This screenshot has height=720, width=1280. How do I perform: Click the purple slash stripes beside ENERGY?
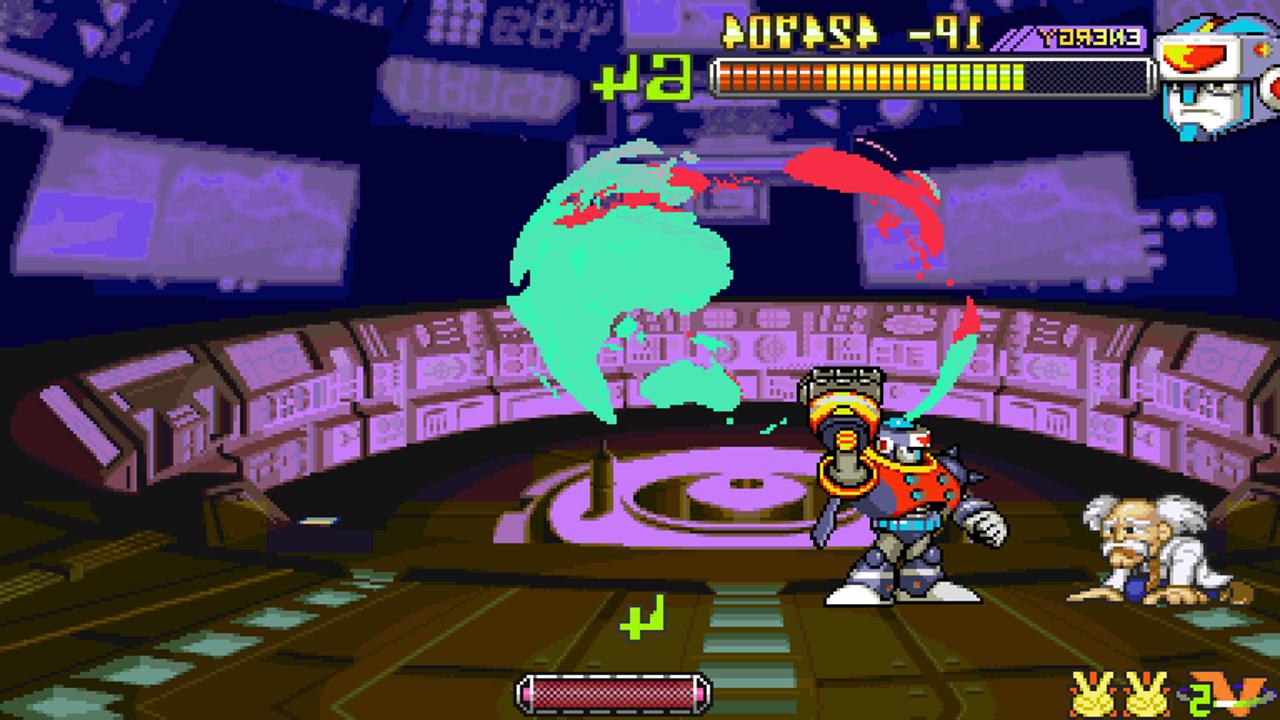tap(1010, 40)
